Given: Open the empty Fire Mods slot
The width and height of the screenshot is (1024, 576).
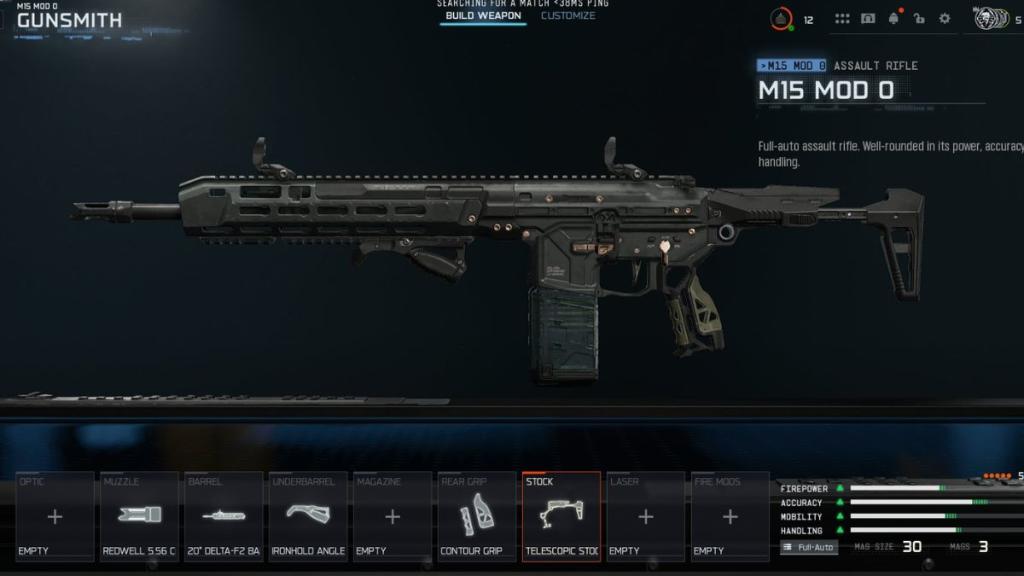Looking at the screenshot, I should (730, 516).
